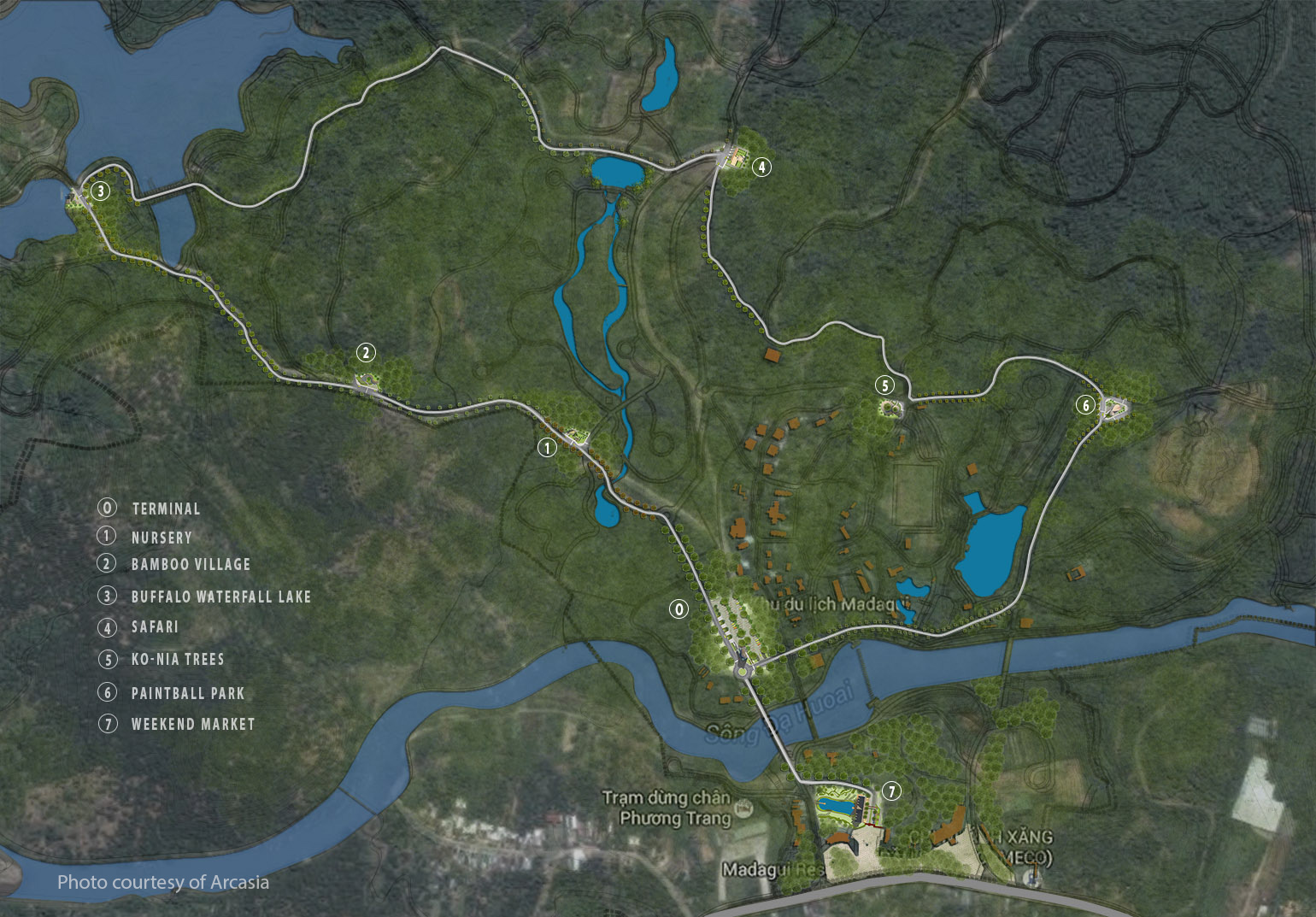Select Ko-Nia Trees in the legend

pos(178,660)
